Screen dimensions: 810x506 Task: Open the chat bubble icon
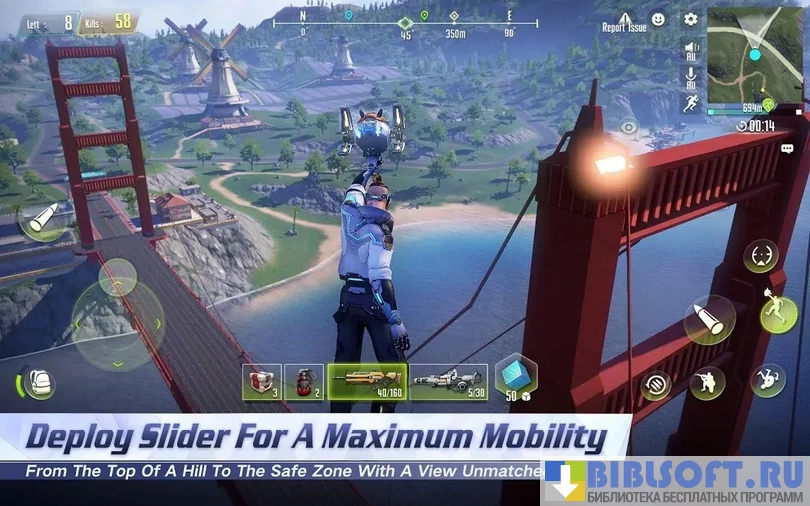pos(788,148)
